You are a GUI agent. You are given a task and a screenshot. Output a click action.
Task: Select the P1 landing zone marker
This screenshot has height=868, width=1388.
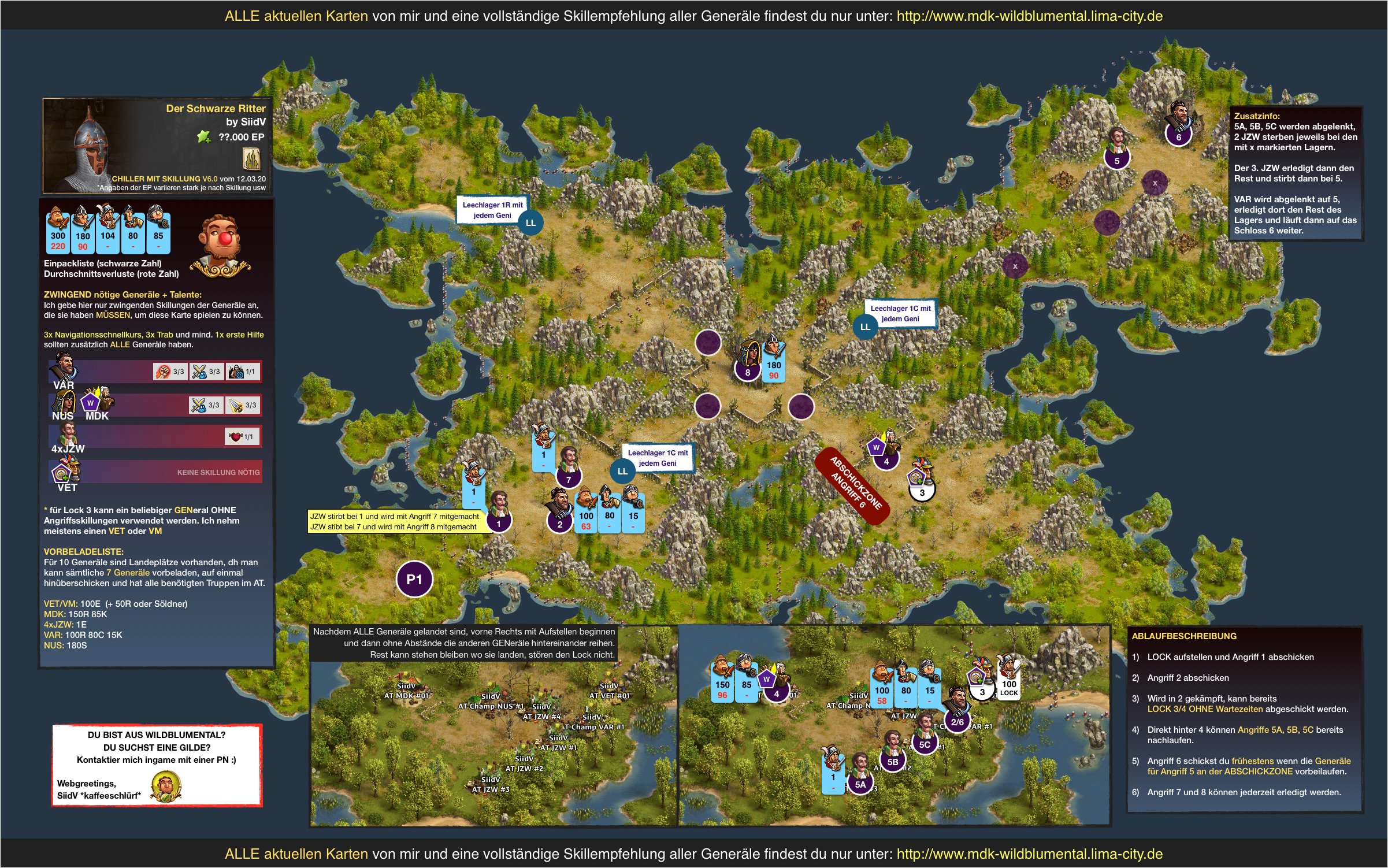tap(414, 579)
